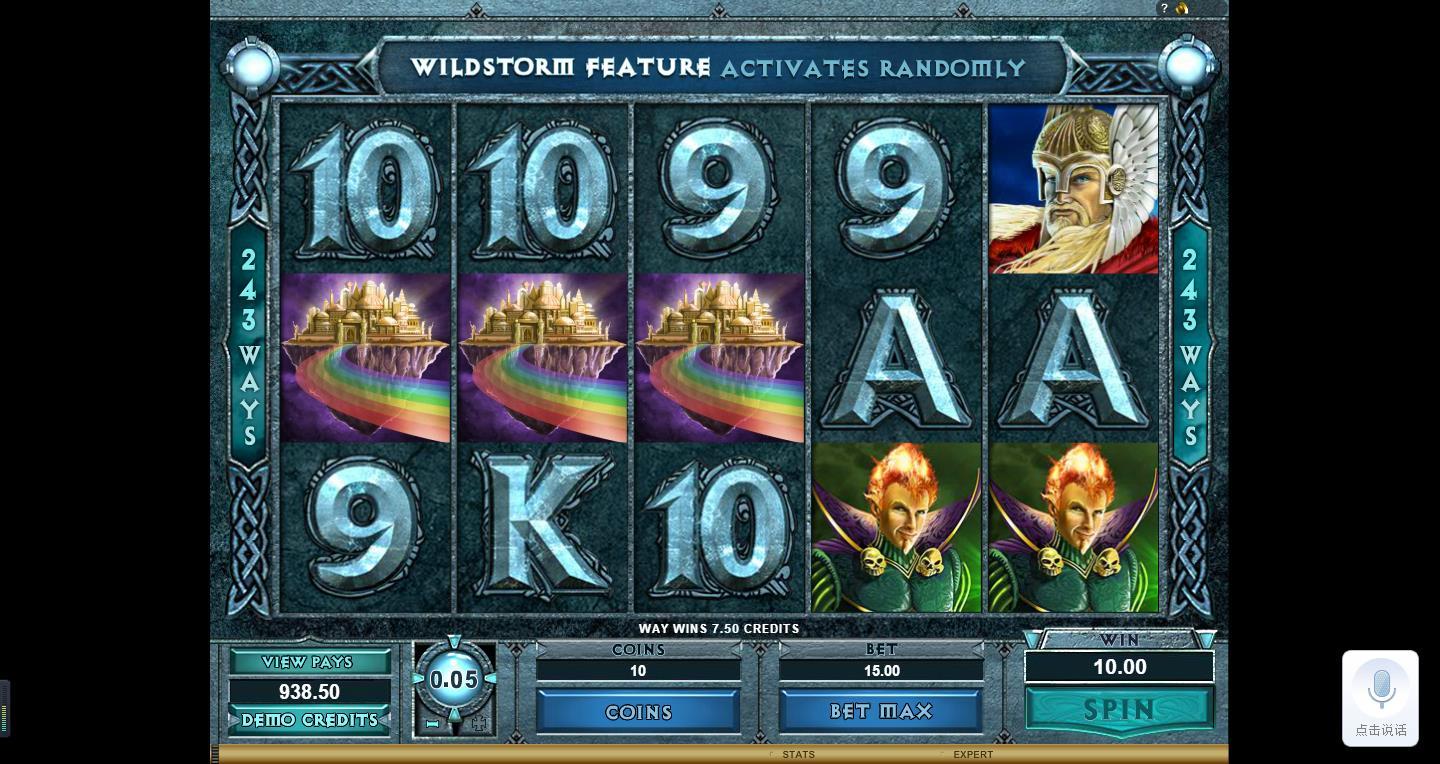Click the gold icon beside the help button
The width and height of the screenshot is (1440, 764).
pos(1182,8)
